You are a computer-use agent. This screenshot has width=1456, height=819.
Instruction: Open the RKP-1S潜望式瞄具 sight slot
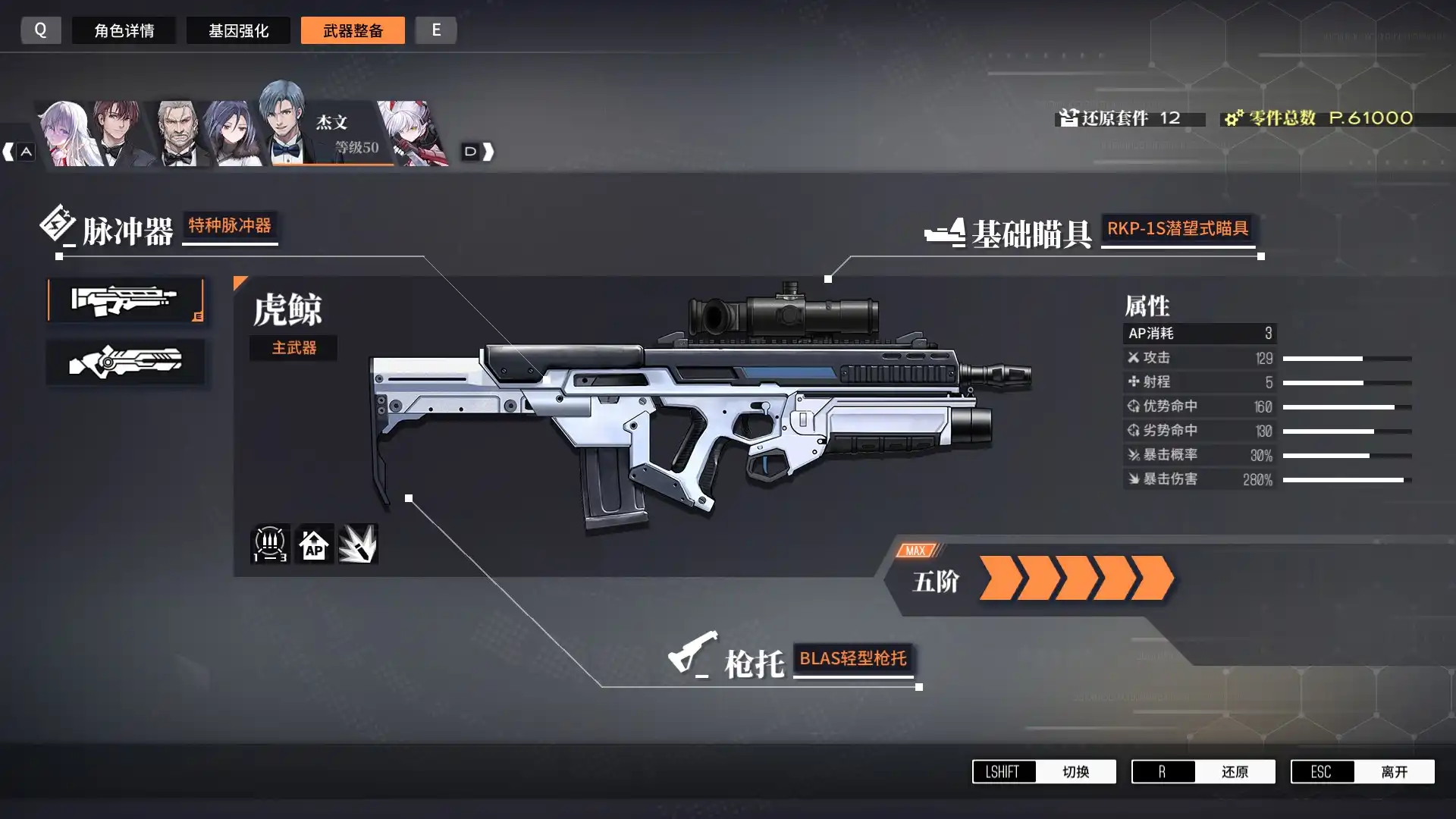click(x=1177, y=229)
